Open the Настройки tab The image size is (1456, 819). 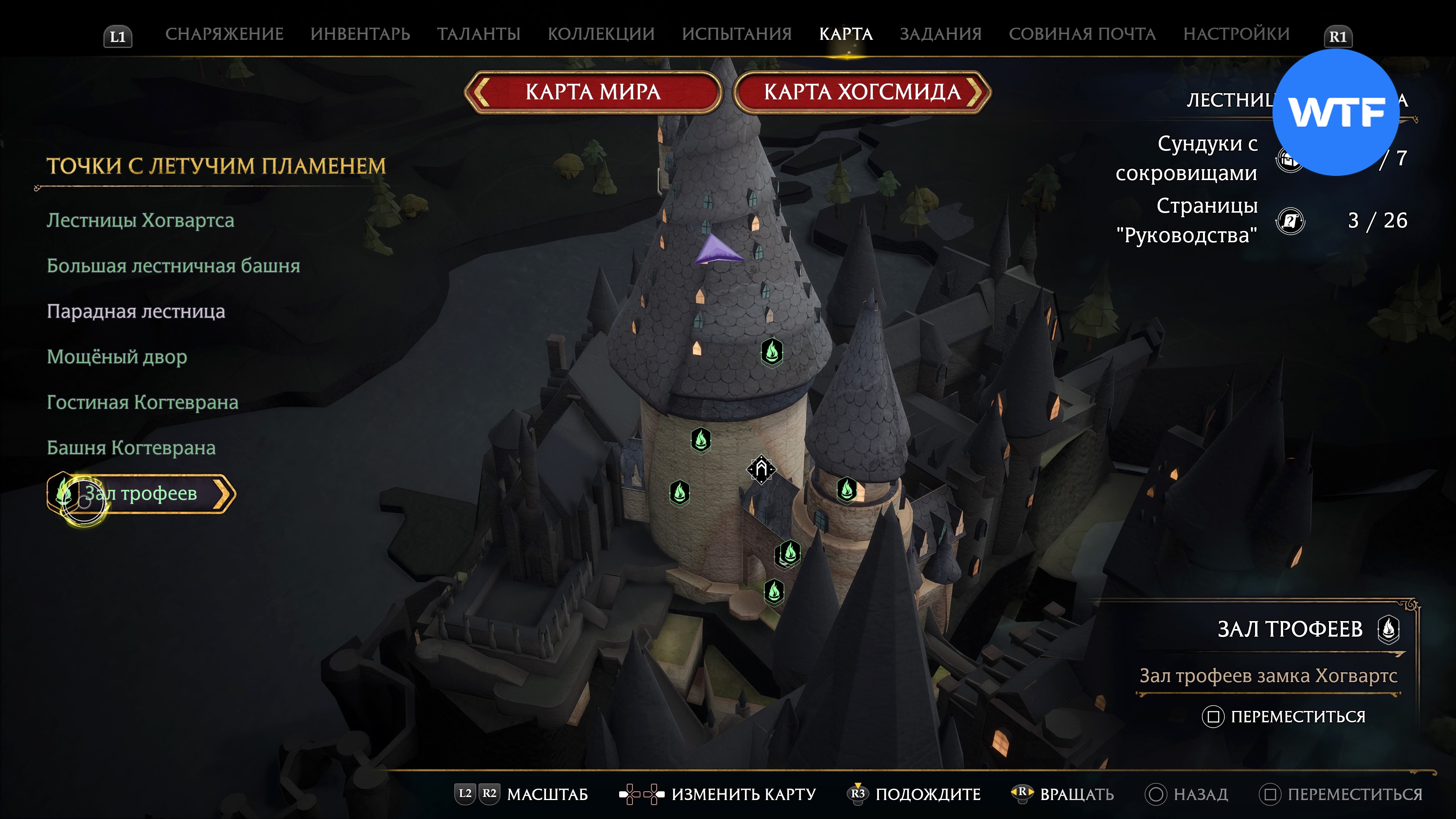[1236, 34]
